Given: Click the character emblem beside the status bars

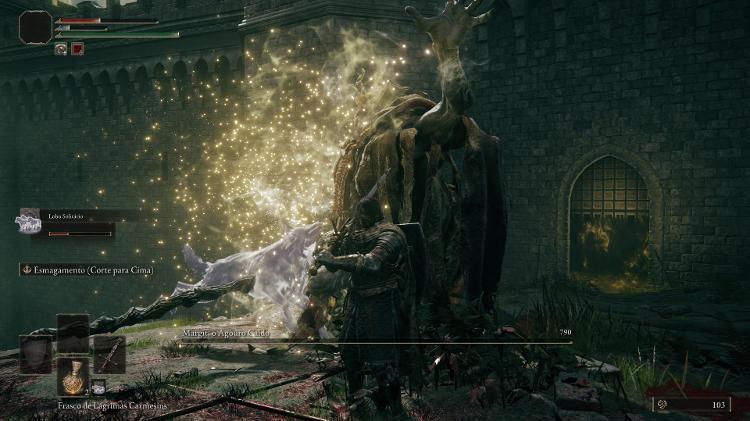Looking at the screenshot, I should (x=35, y=26).
